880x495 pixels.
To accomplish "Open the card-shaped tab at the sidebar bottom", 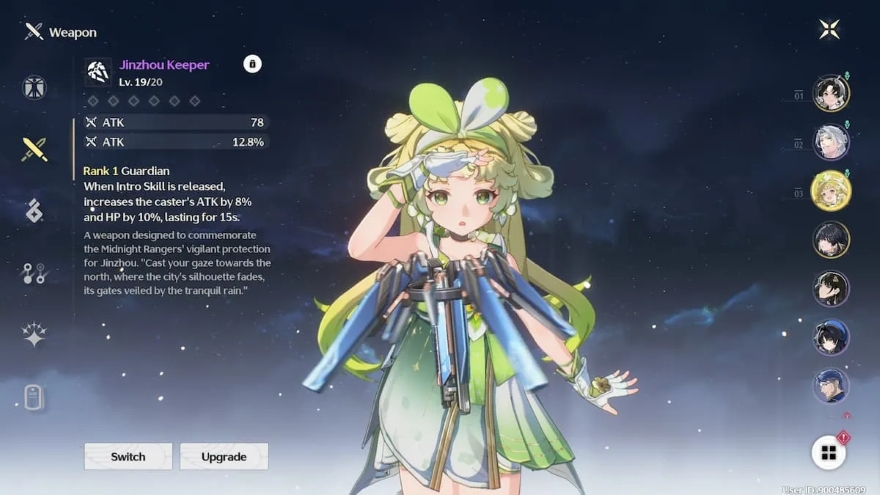I will [35, 397].
